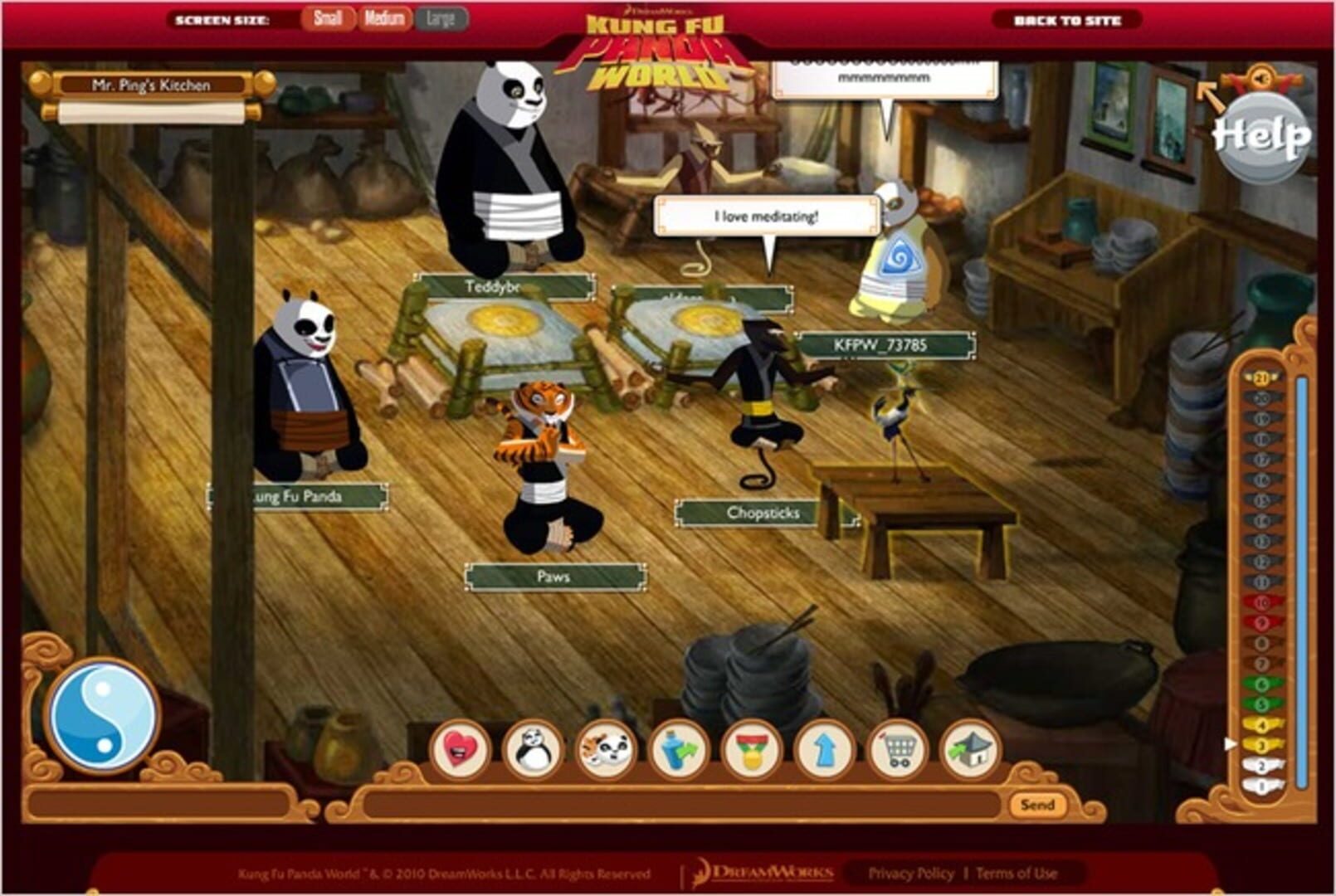Click the Mr. Ping's Kitchen banner

click(x=152, y=83)
